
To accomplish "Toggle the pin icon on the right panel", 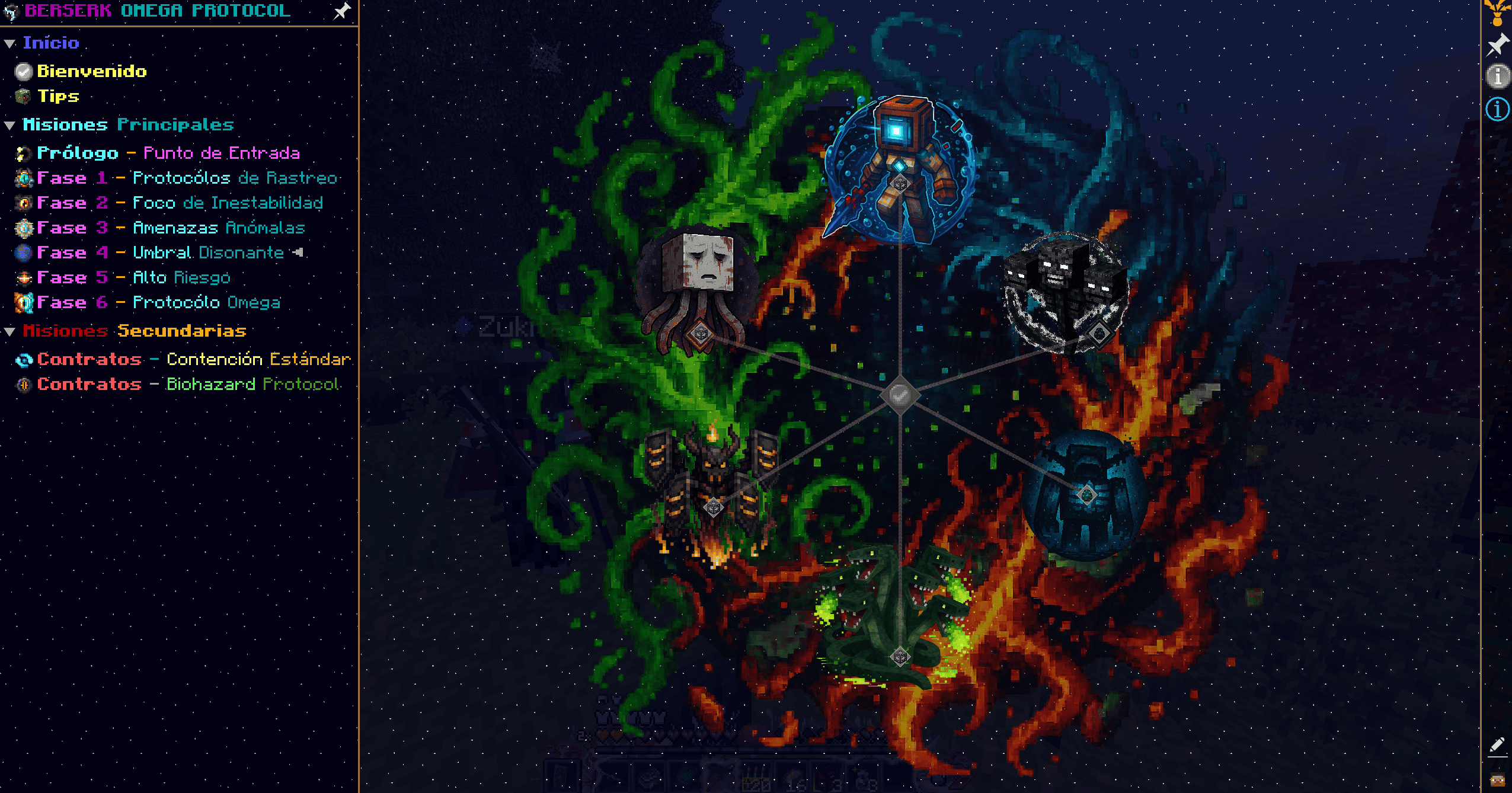I will pos(1498,43).
